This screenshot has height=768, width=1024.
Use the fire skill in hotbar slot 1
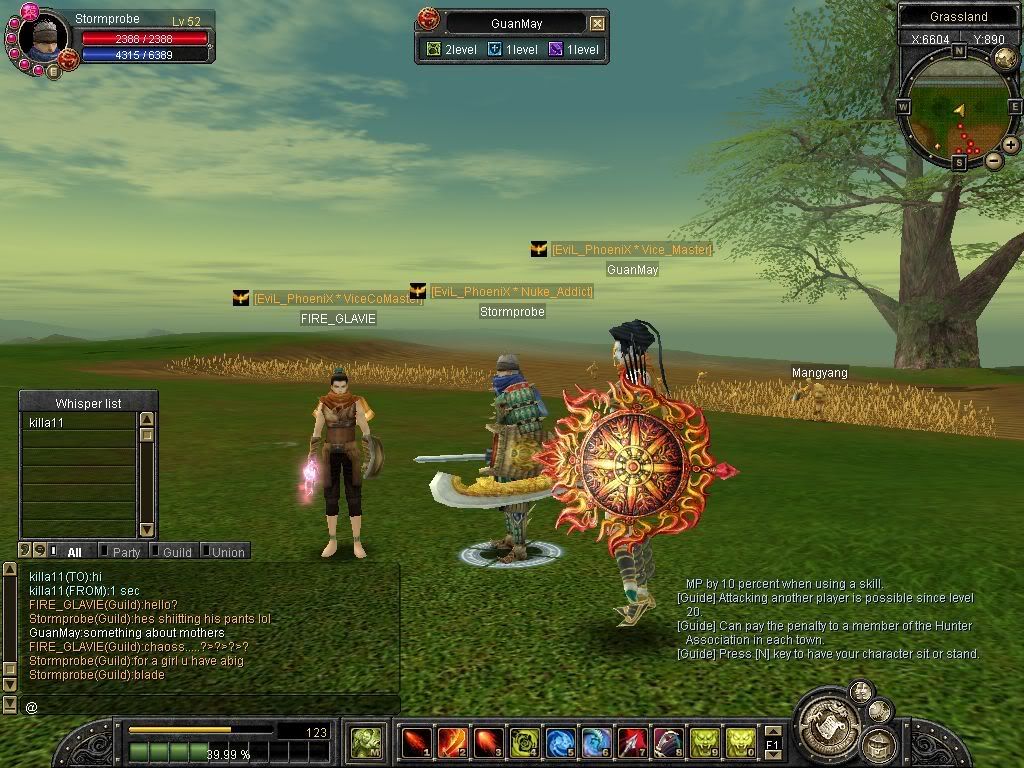tap(416, 742)
